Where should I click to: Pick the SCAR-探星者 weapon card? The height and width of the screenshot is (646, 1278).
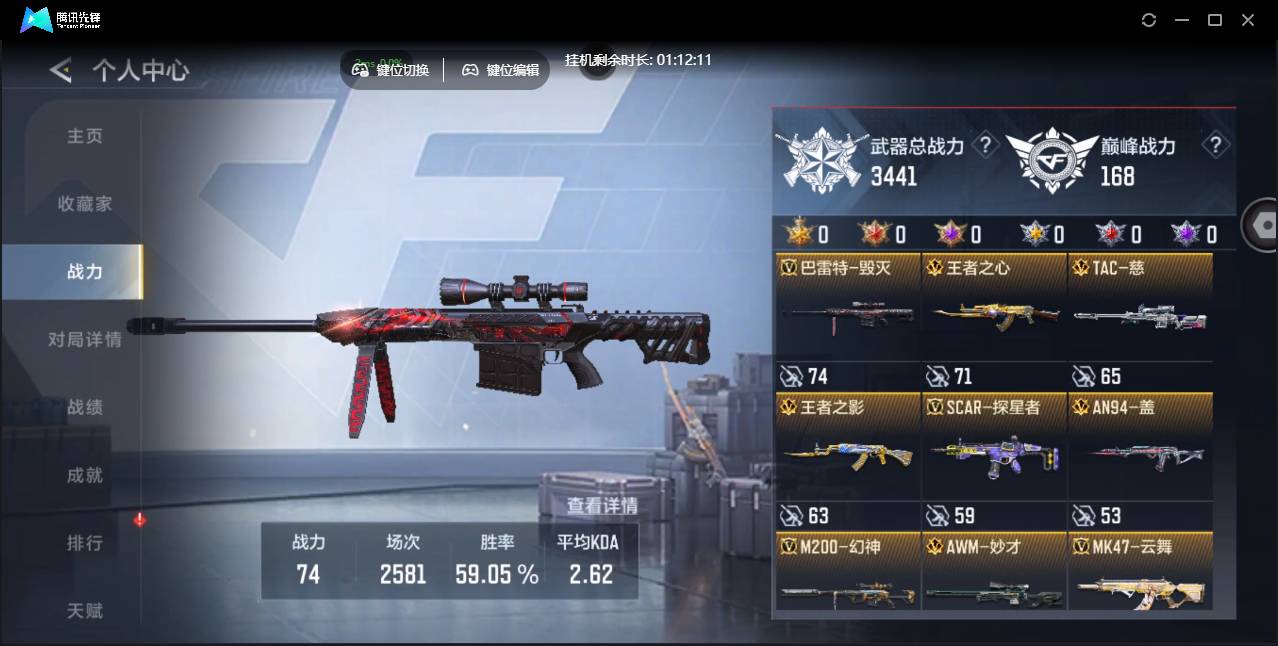point(994,446)
